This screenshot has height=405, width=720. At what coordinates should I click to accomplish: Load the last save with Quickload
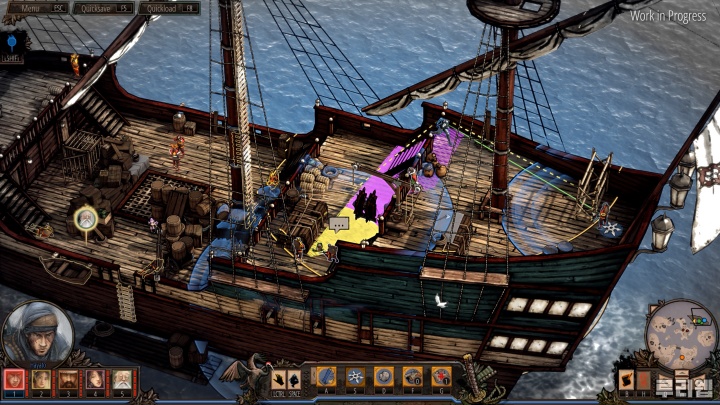point(169,8)
